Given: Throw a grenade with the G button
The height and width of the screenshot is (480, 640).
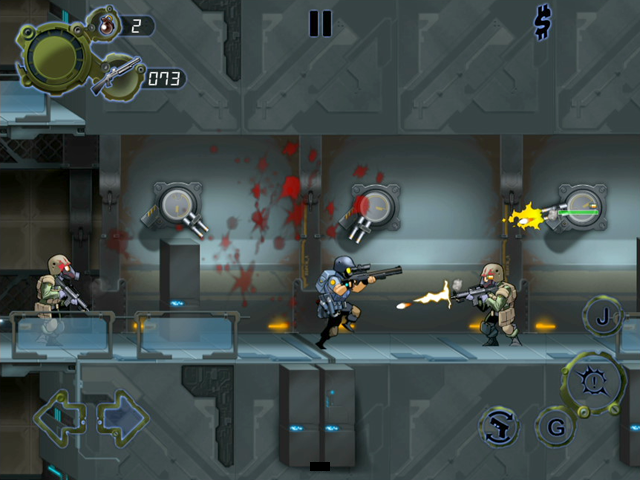Looking at the screenshot, I should point(555,427).
